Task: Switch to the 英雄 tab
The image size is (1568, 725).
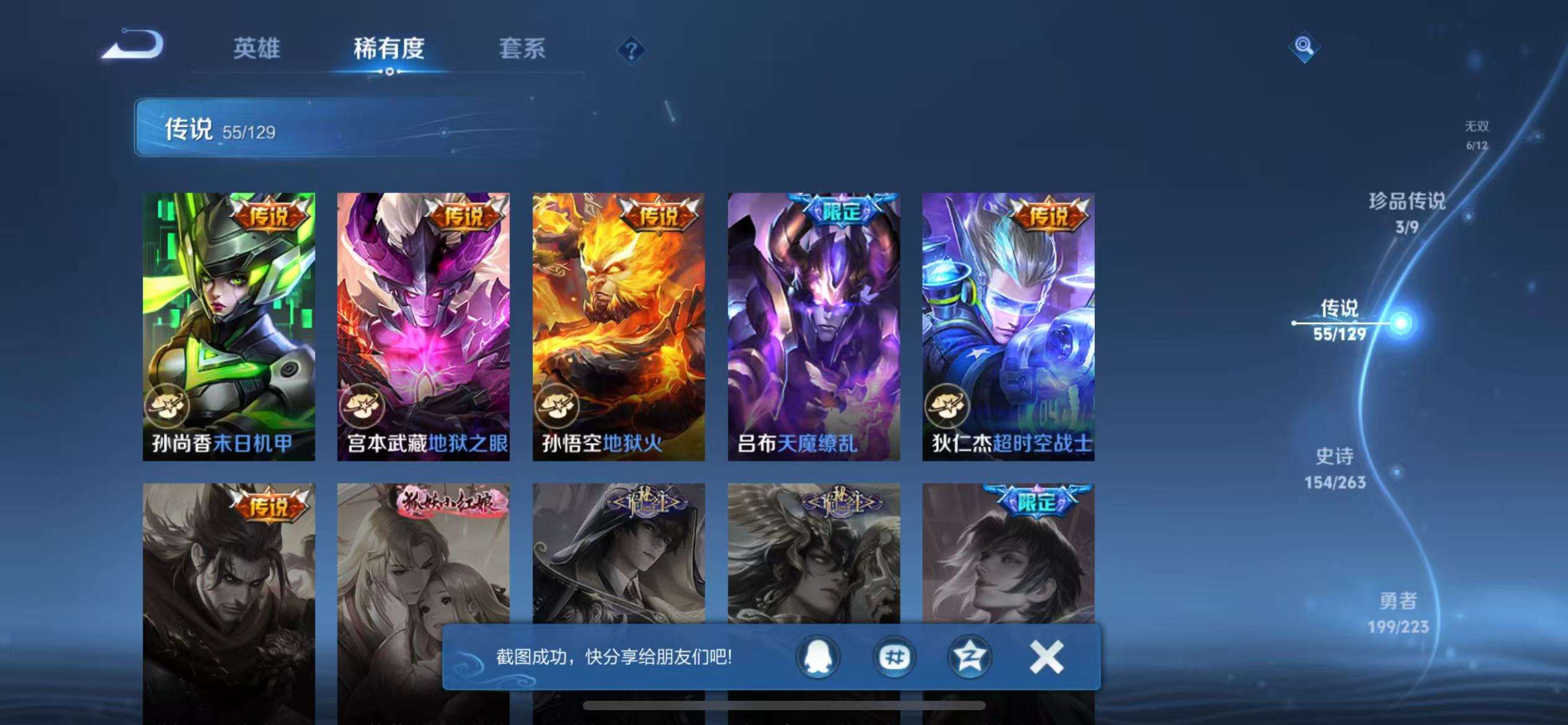Action: pyautogui.click(x=258, y=50)
